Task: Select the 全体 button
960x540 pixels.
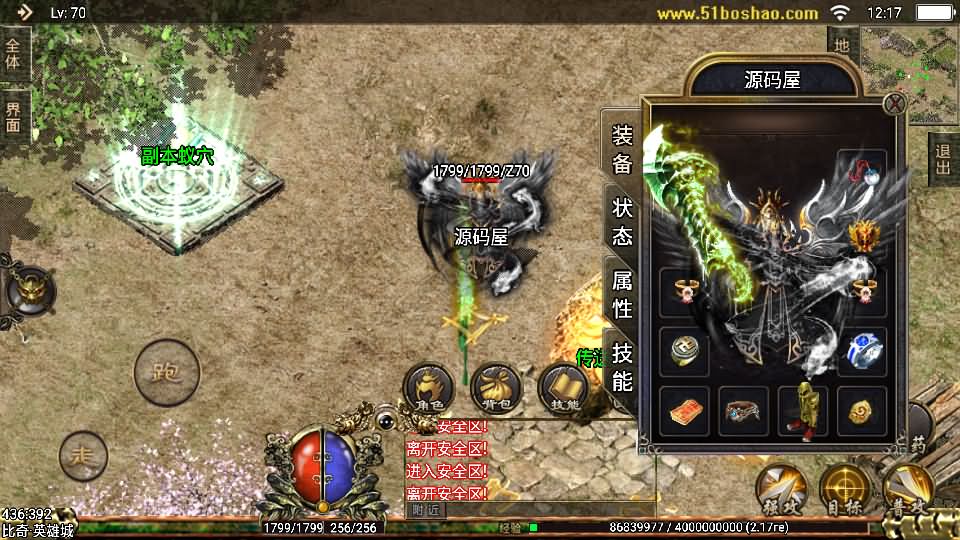Action: pos(14,54)
